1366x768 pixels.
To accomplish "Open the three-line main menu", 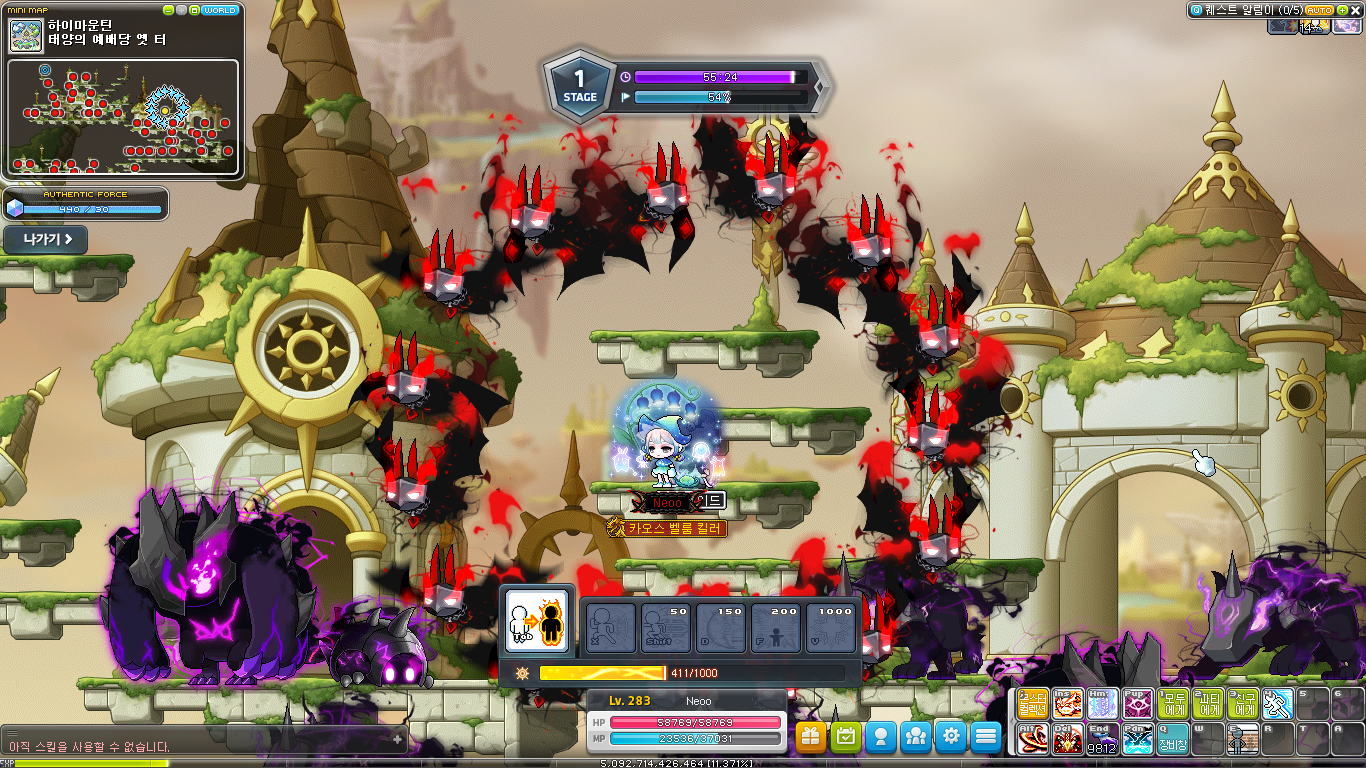I will (986, 737).
